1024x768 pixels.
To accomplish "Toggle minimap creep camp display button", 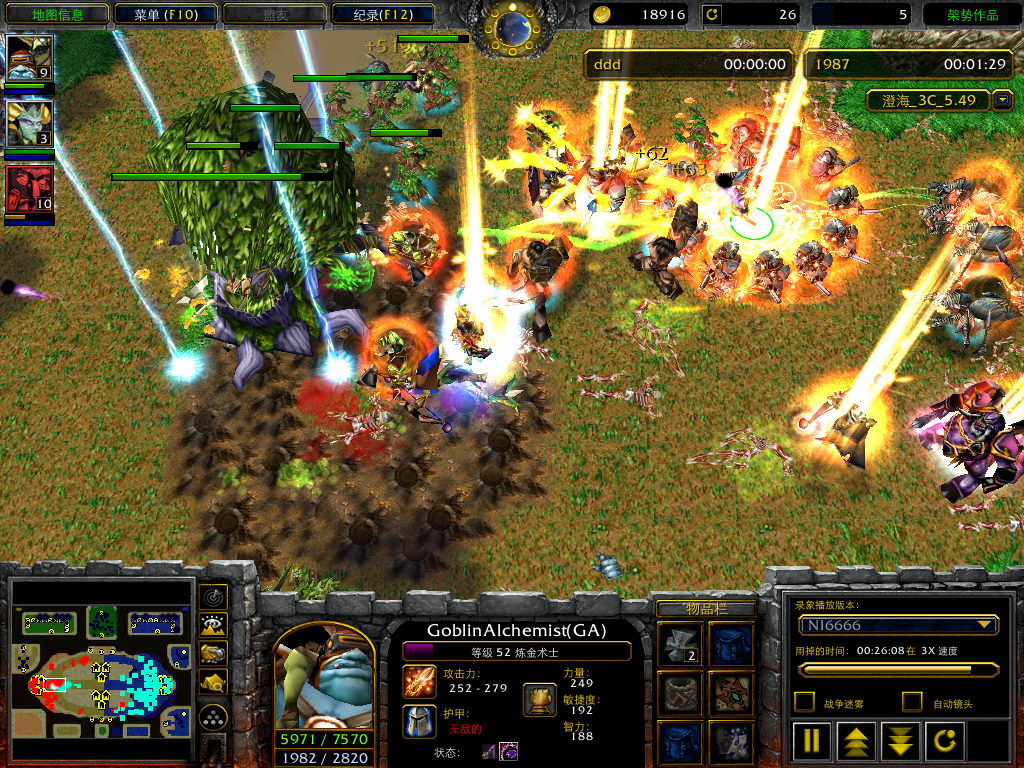I will (213, 682).
